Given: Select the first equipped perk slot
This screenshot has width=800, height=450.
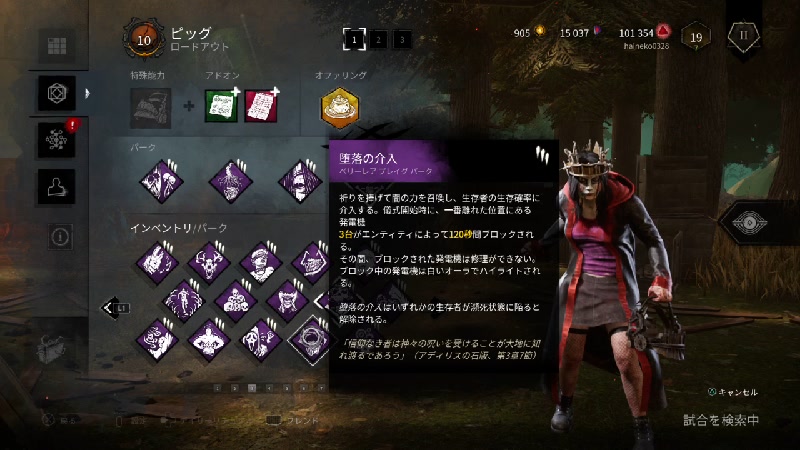Looking at the screenshot, I should [158, 180].
